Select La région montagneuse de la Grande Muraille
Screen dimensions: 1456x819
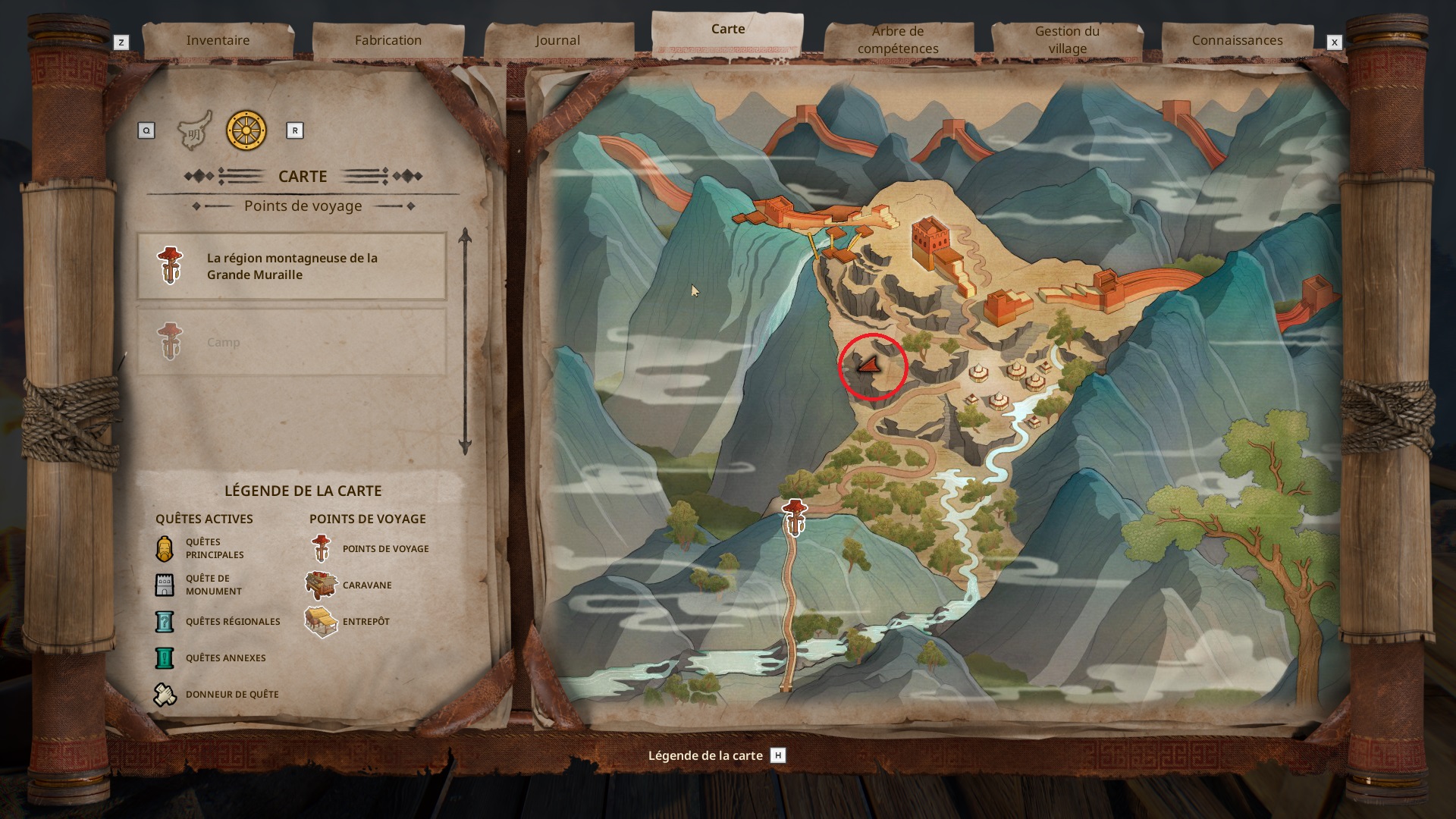tap(291, 266)
